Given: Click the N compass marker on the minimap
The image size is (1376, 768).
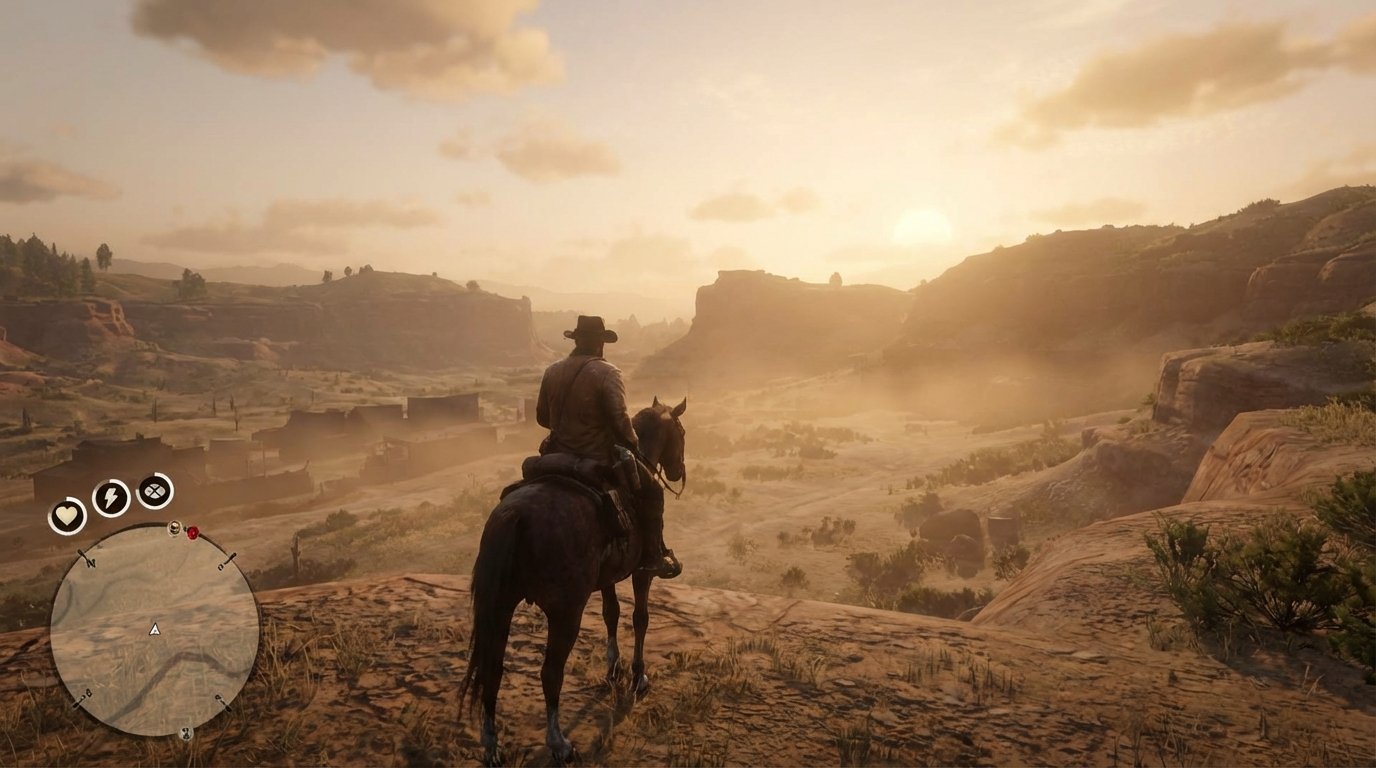Looking at the screenshot, I should pos(89,562).
